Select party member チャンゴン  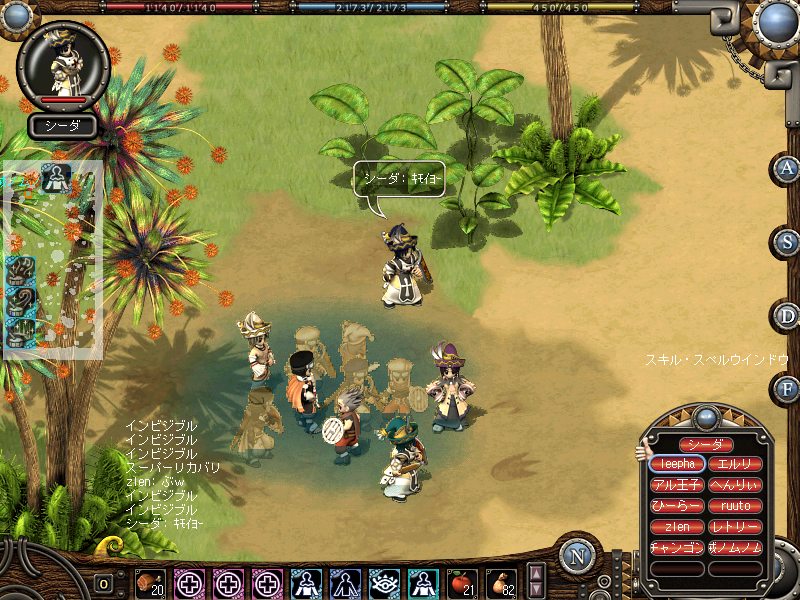pos(677,548)
